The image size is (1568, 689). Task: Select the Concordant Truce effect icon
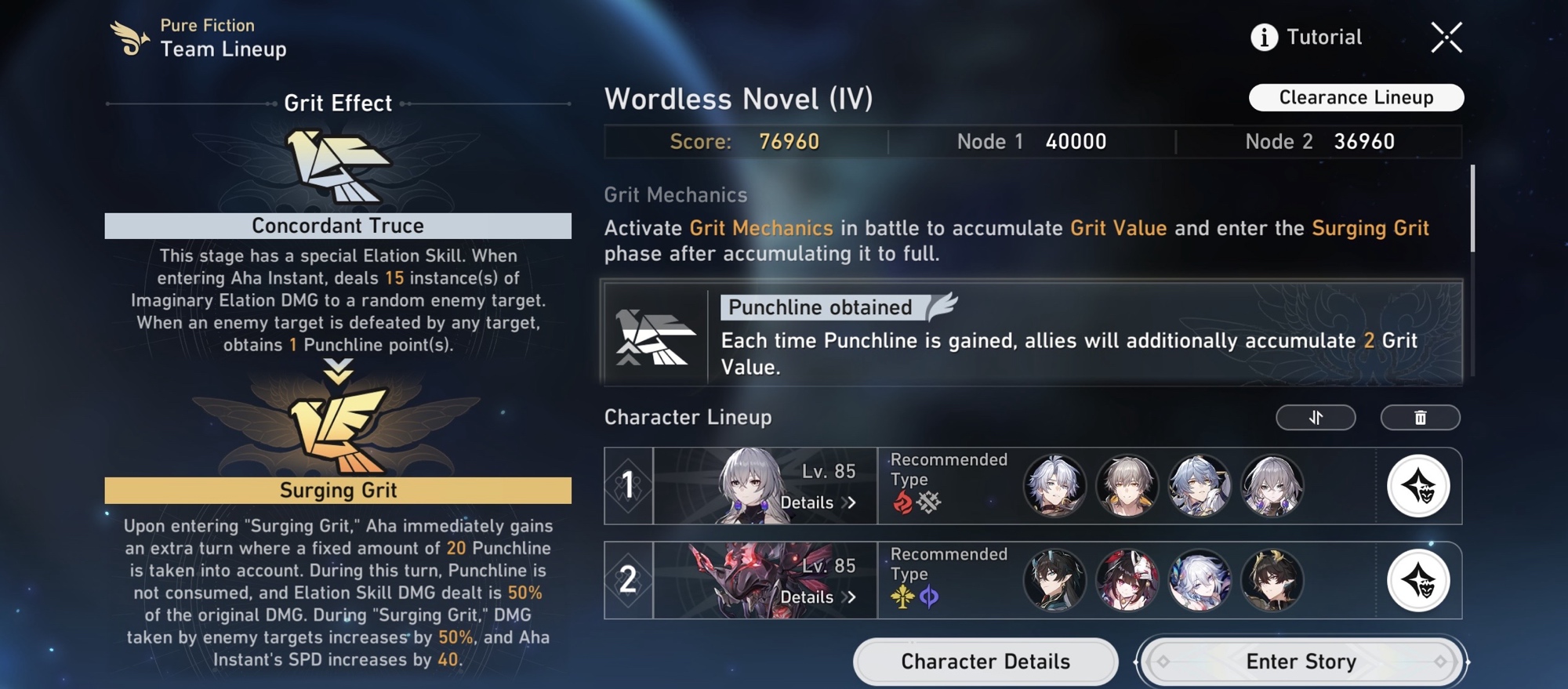click(x=338, y=166)
